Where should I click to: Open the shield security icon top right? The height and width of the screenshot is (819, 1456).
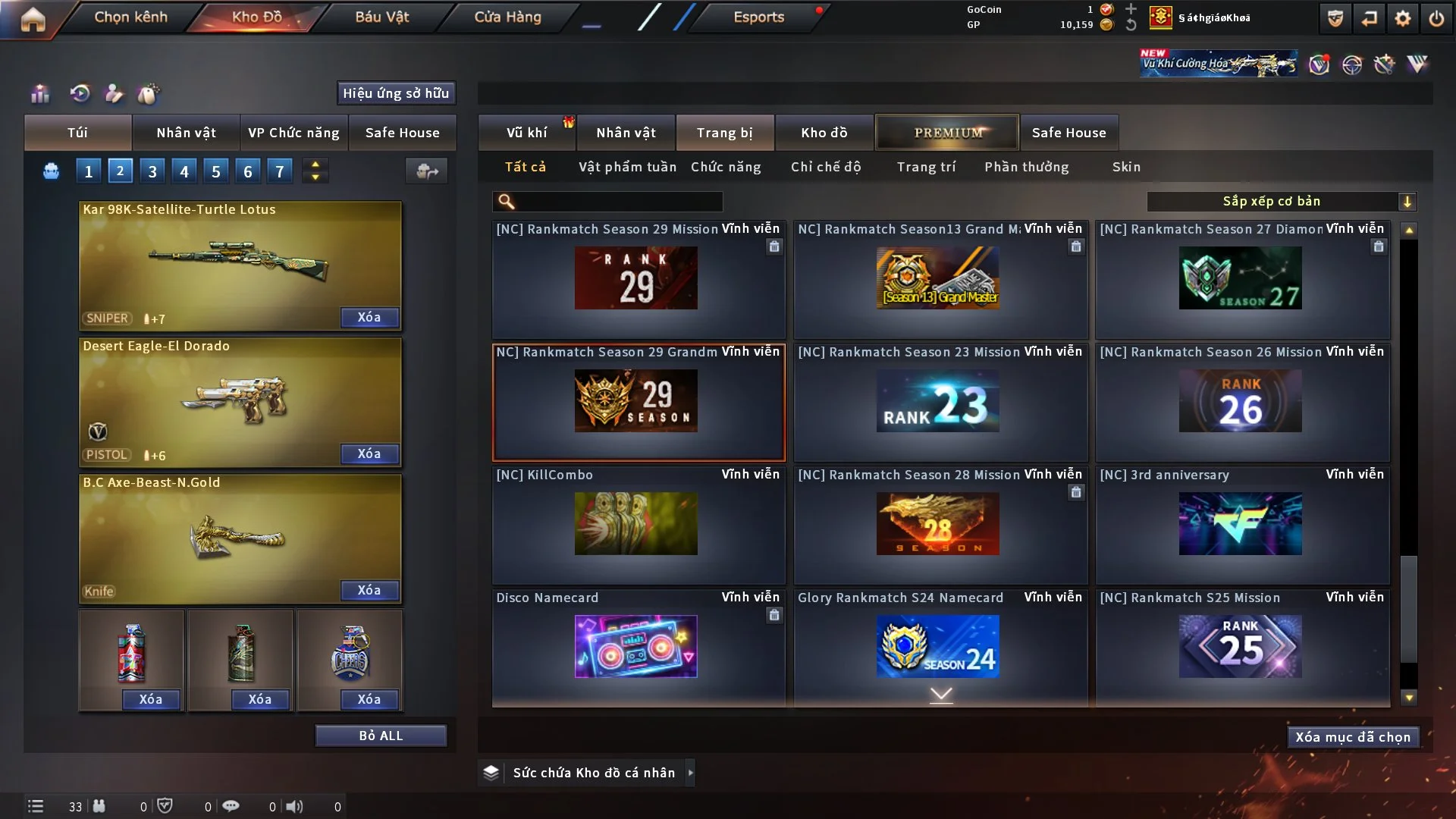(x=1334, y=17)
